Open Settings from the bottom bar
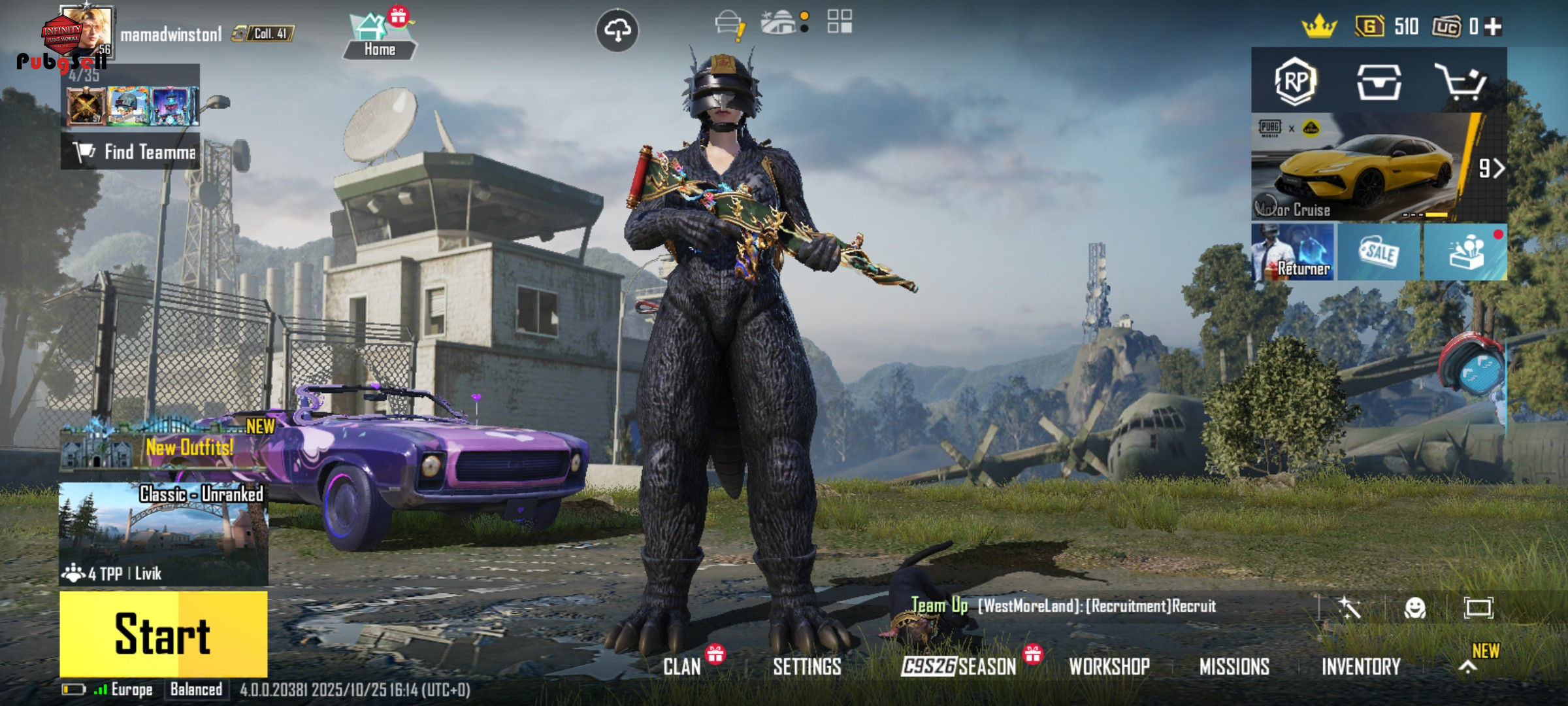Image resolution: width=1568 pixels, height=706 pixels. coord(807,667)
